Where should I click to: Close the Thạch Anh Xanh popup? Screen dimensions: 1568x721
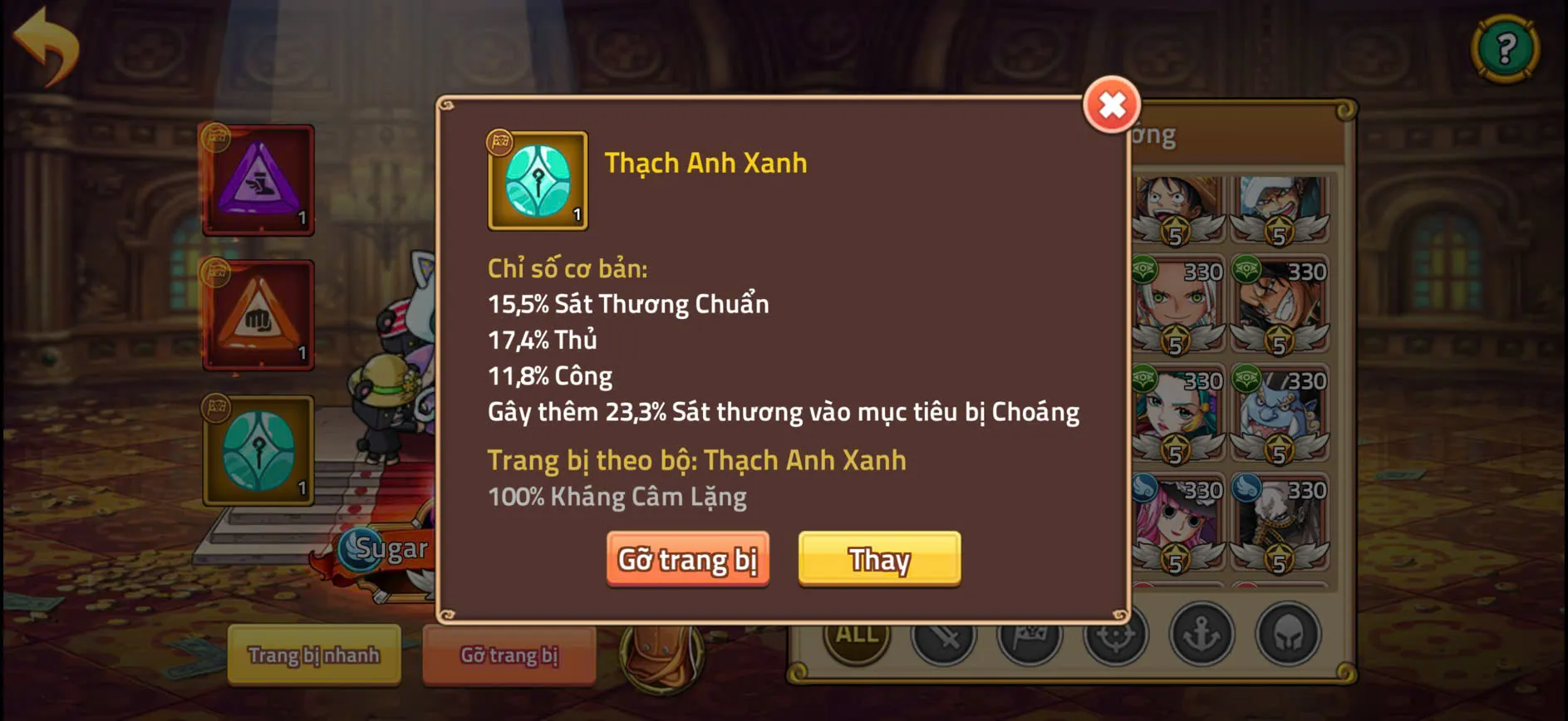pos(1113,106)
